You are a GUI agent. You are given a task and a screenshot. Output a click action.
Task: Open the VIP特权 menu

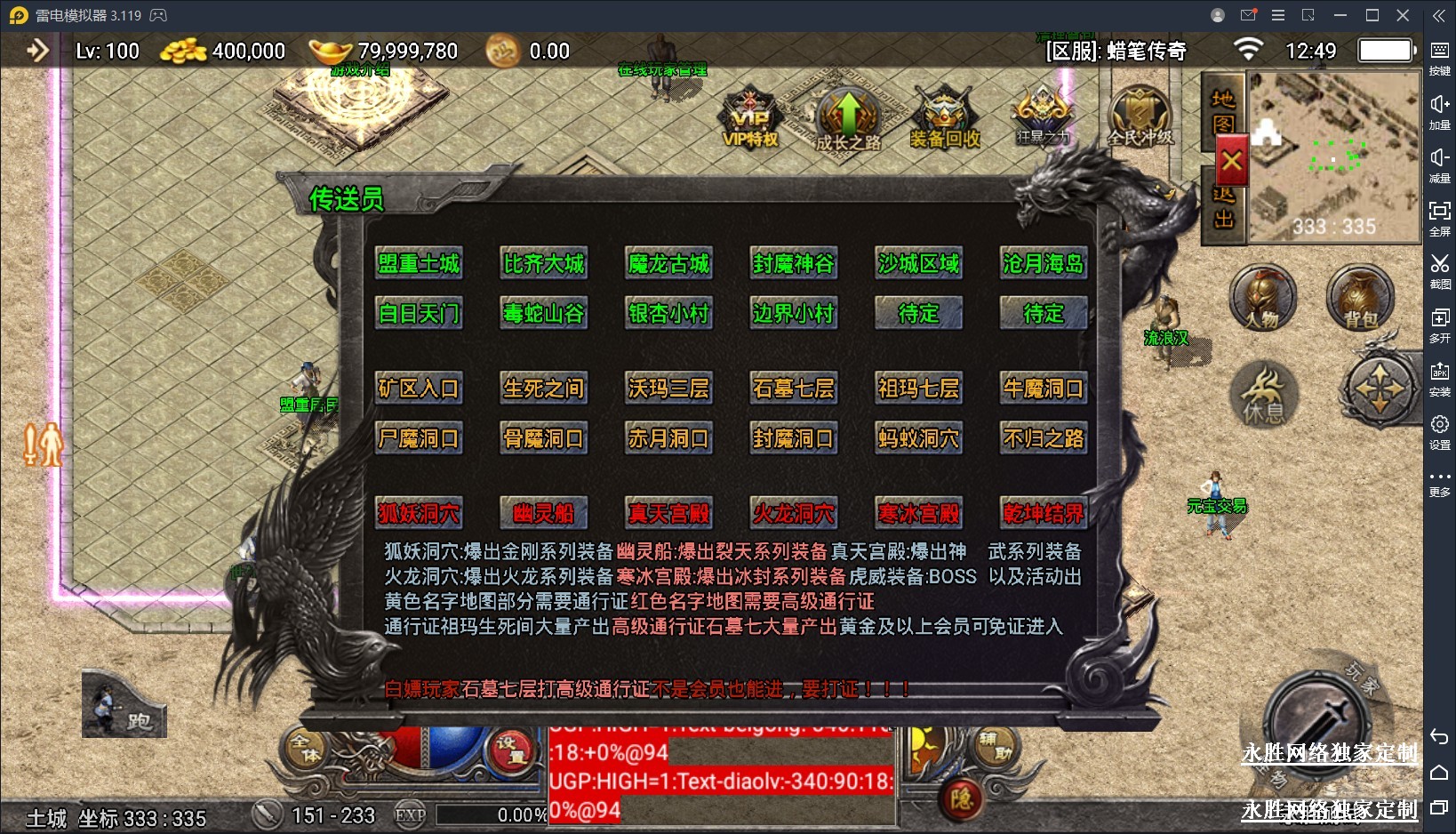click(750, 120)
